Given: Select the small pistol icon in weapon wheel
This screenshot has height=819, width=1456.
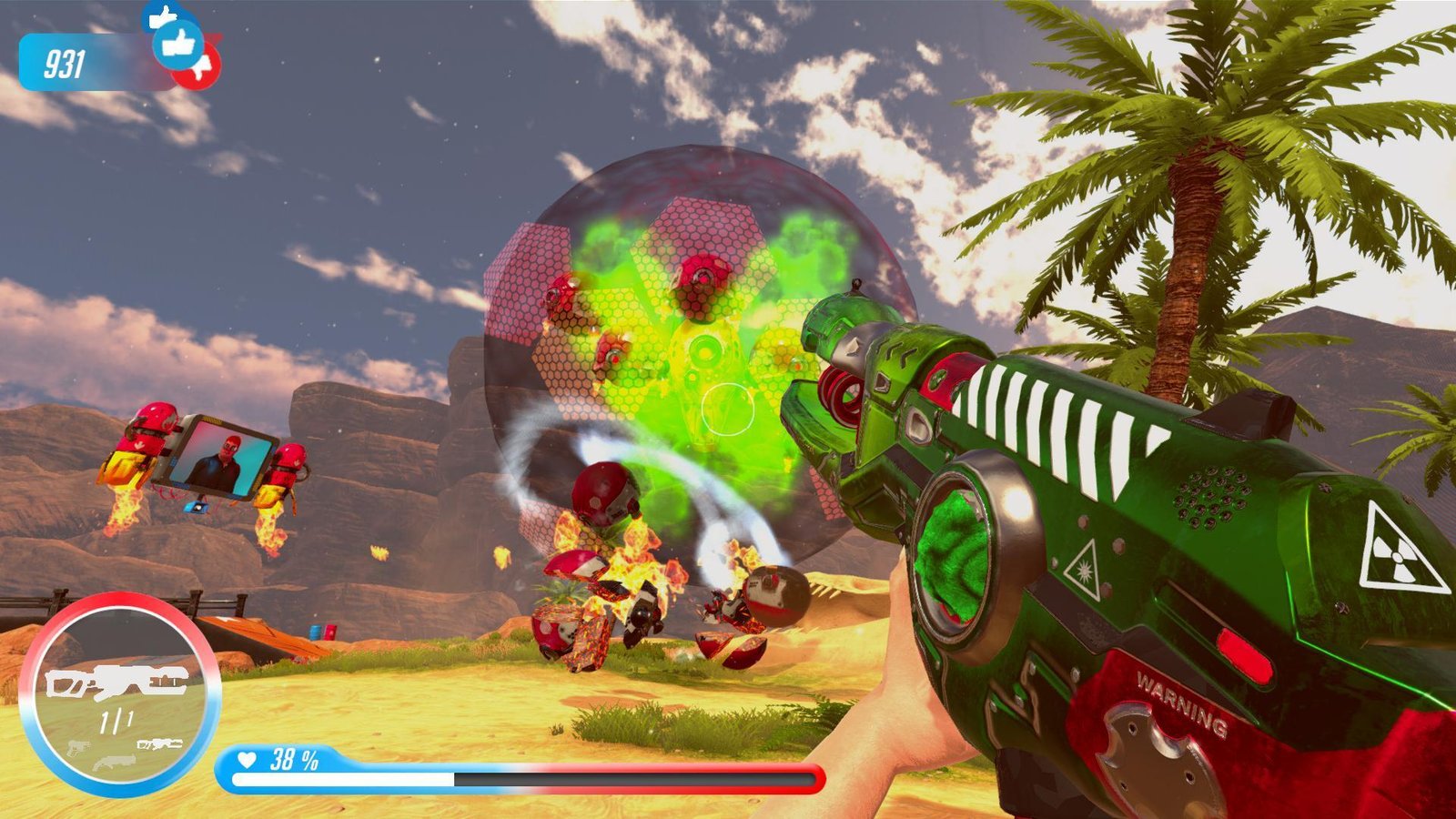Looking at the screenshot, I should pyautogui.click(x=78, y=747).
